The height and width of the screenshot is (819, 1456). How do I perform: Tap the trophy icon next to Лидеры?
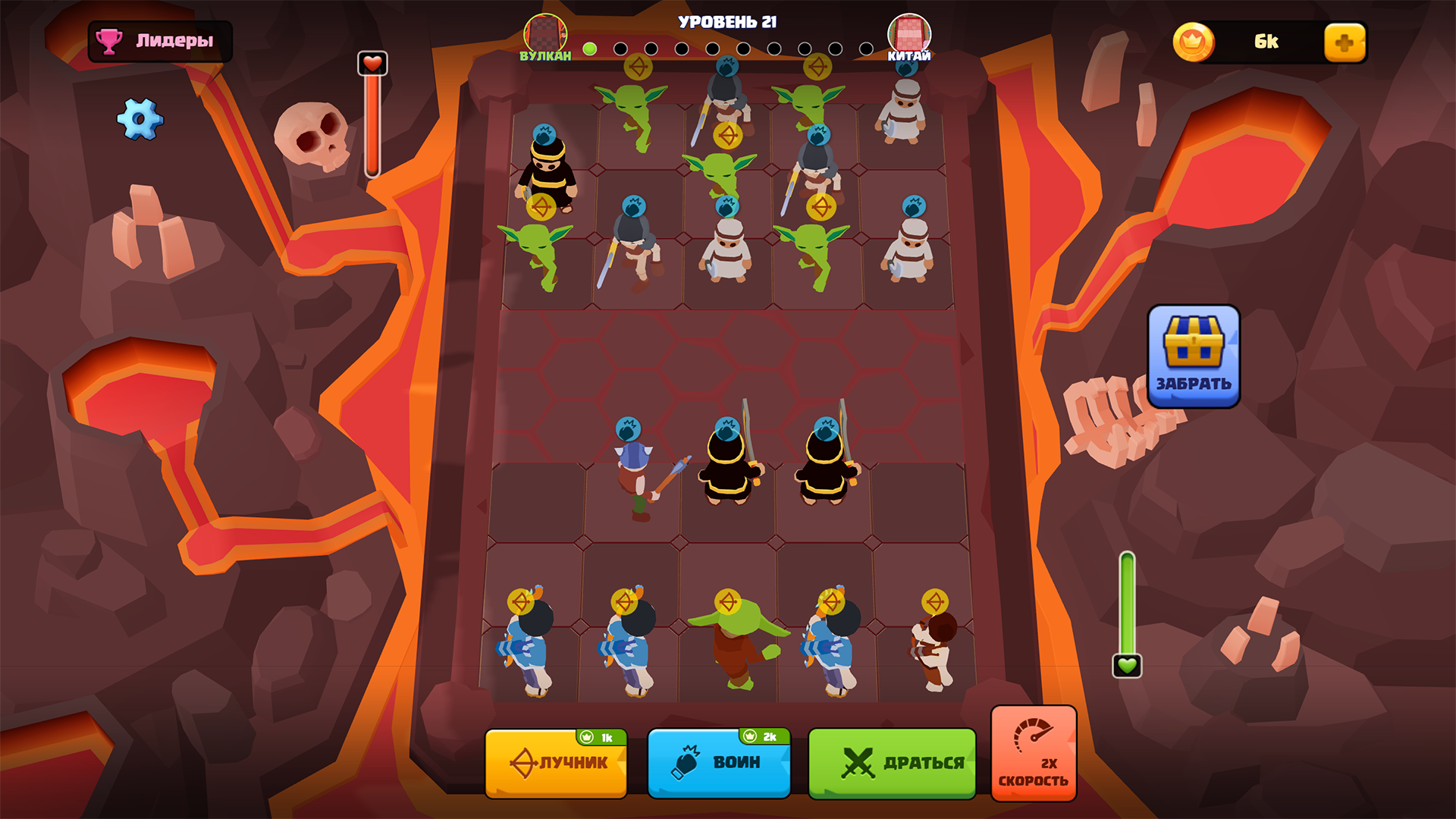108,42
